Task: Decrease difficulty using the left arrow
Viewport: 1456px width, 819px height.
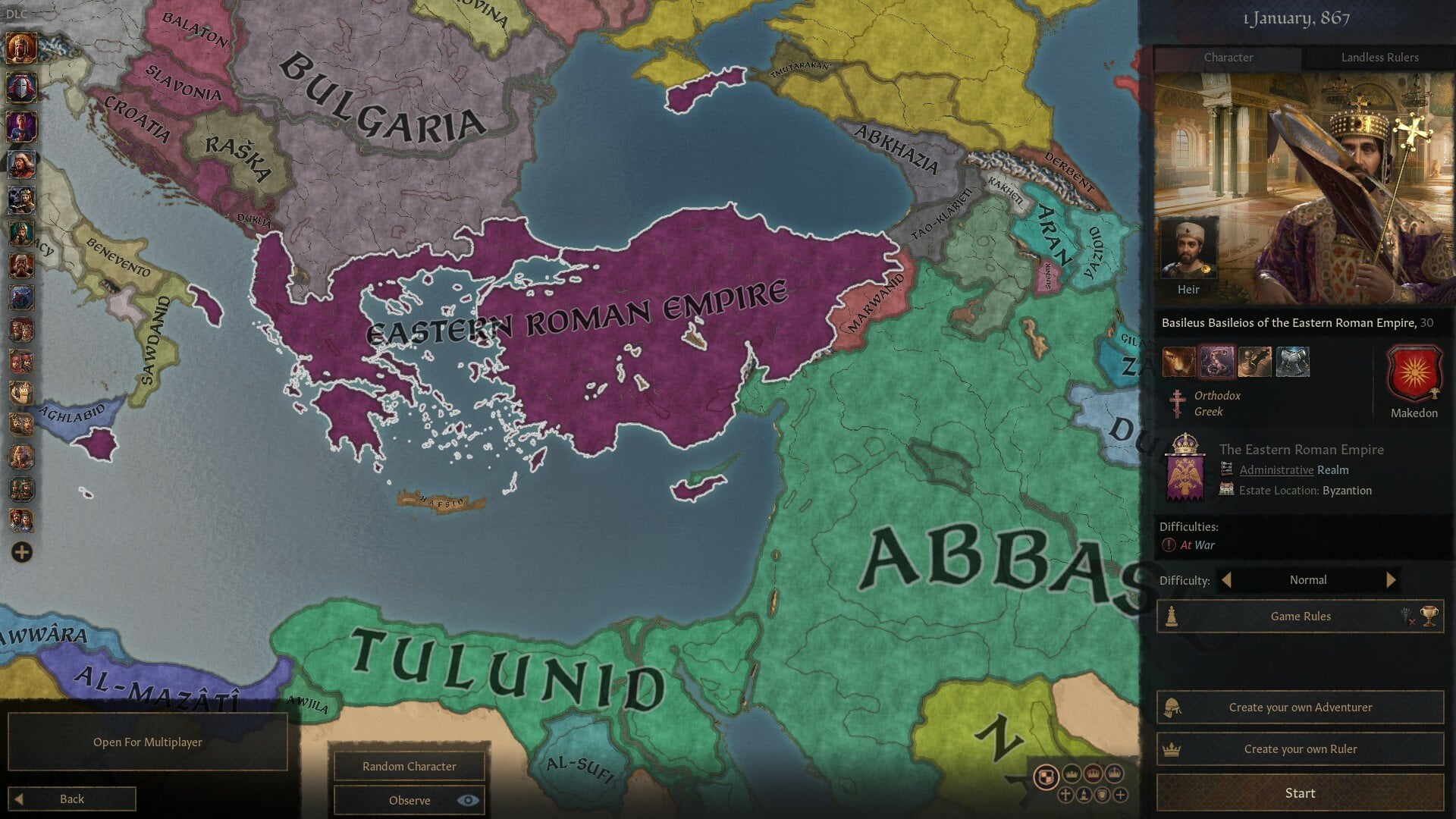Action: pos(1227,580)
